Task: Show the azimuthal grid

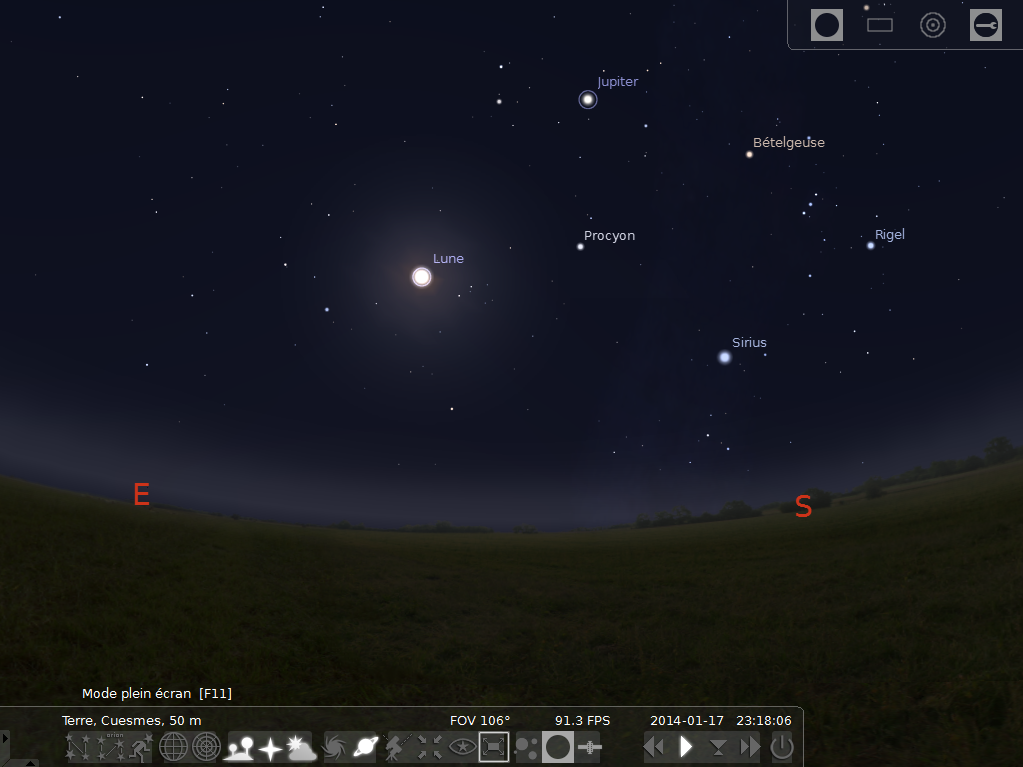Action: click(x=206, y=746)
